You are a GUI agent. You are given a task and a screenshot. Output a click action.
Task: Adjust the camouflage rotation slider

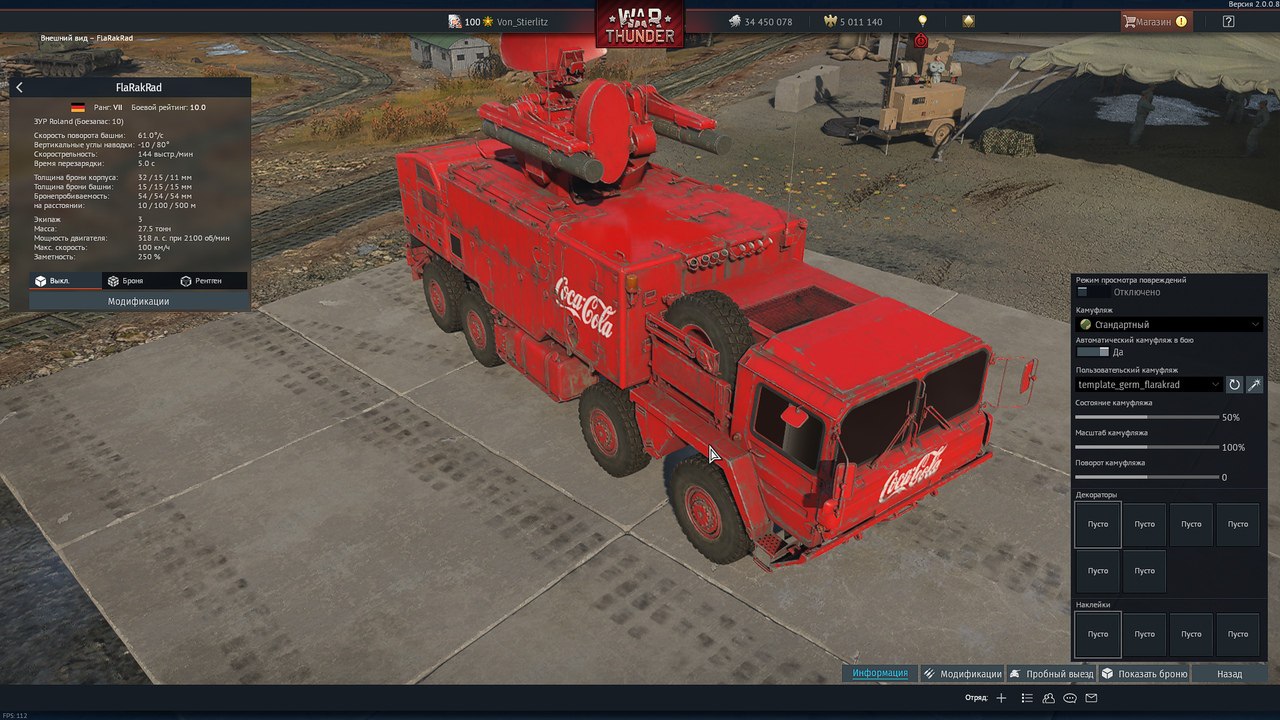[1147, 477]
